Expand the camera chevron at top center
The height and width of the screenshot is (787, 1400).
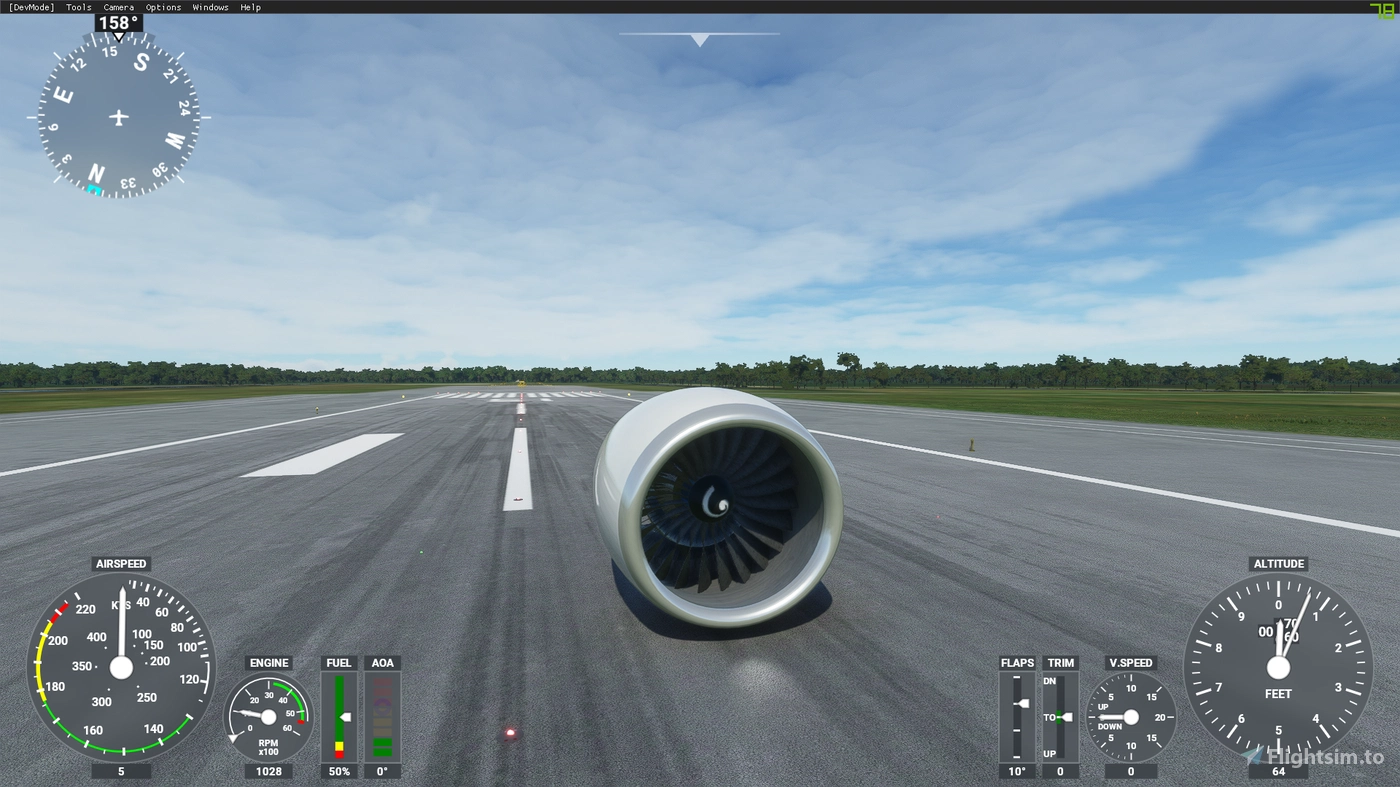pyautogui.click(x=699, y=39)
